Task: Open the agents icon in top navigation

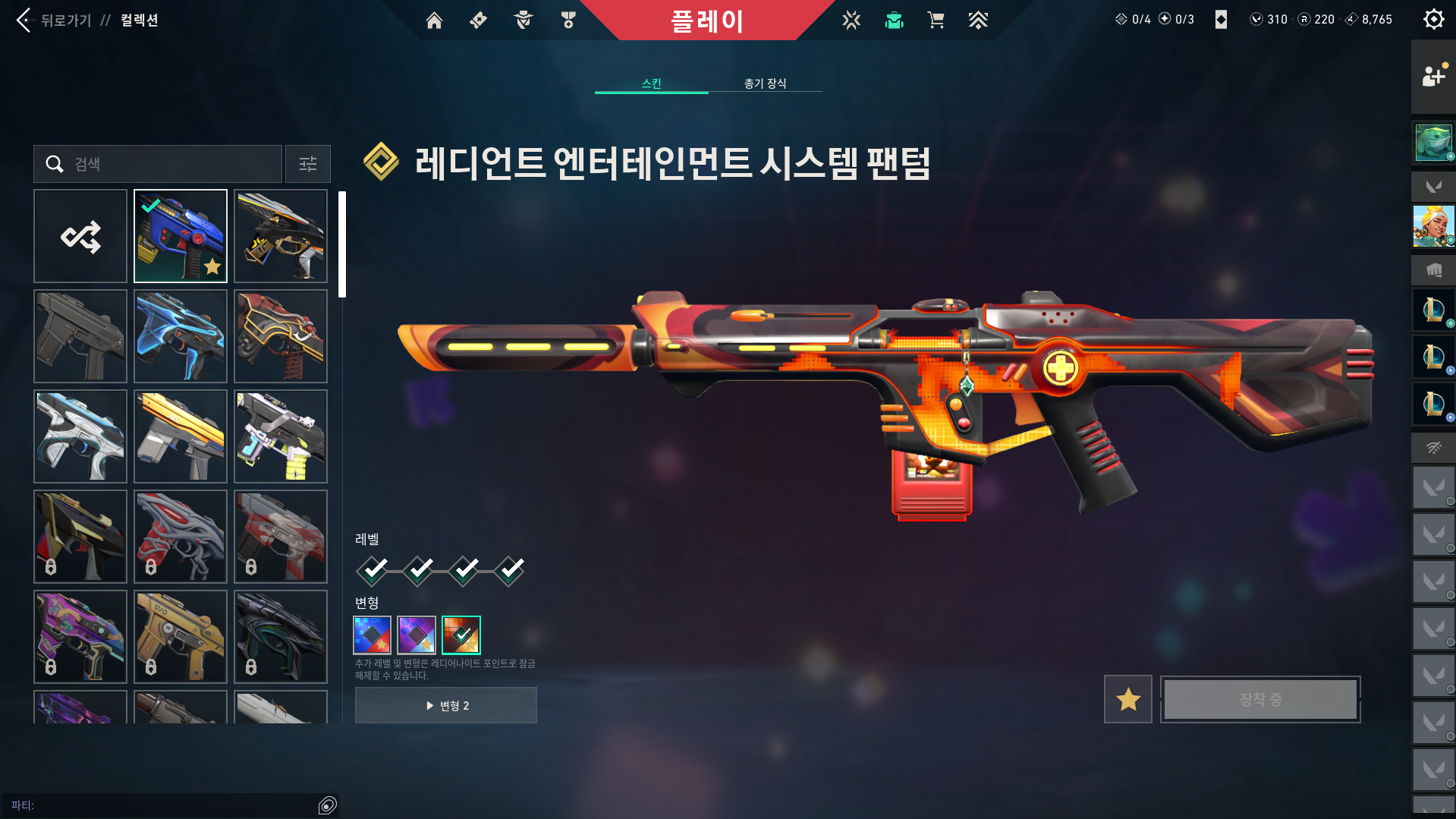Action: (x=522, y=20)
